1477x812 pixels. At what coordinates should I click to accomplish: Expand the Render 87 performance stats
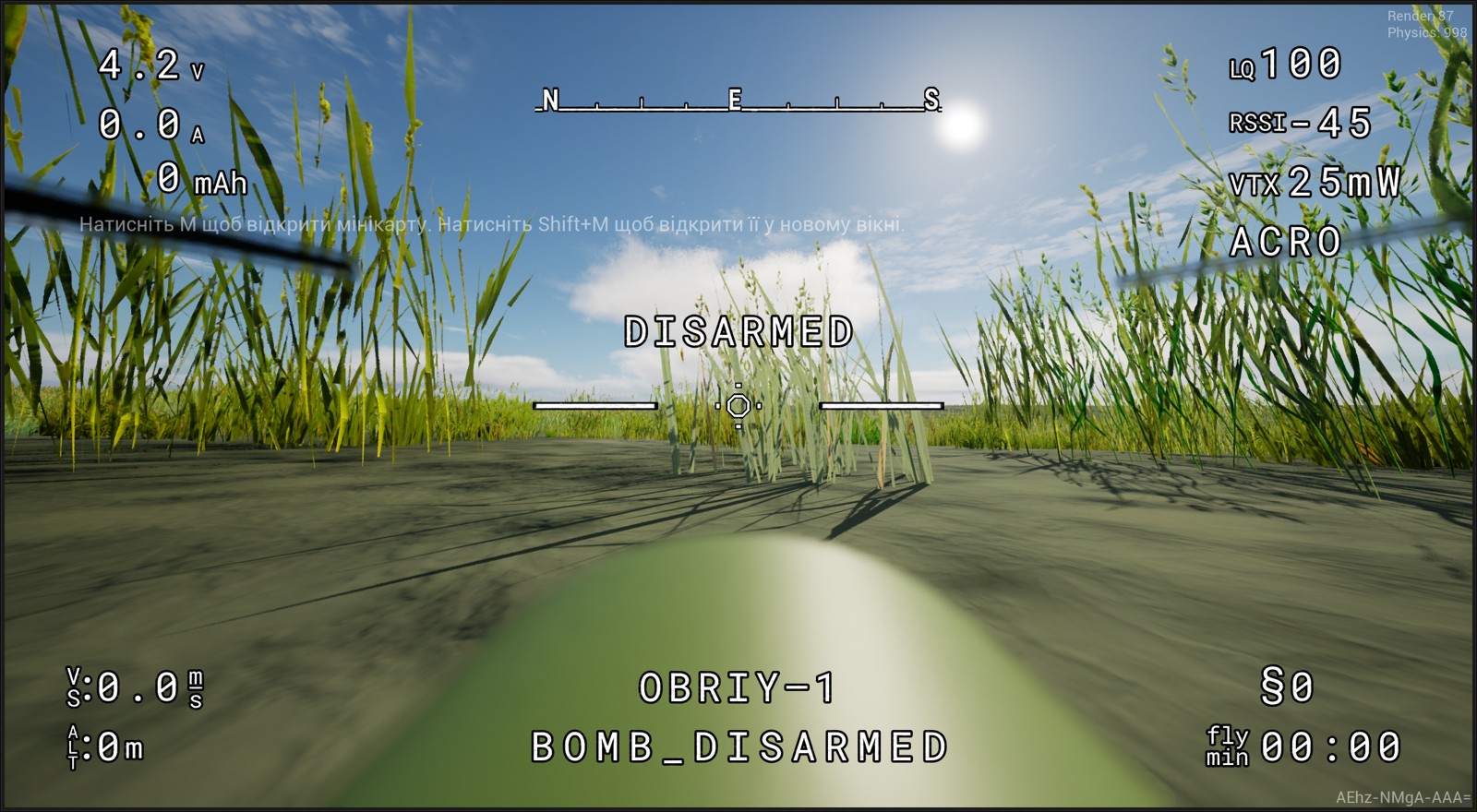[x=1419, y=15]
